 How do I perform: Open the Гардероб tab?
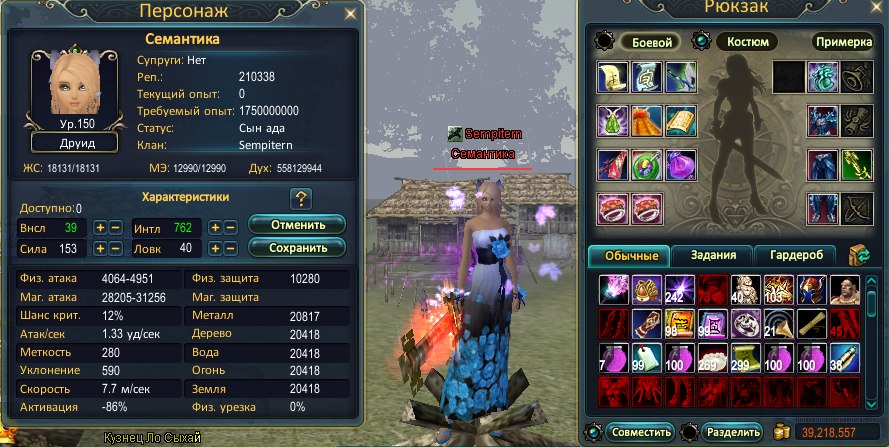coord(795,256)
